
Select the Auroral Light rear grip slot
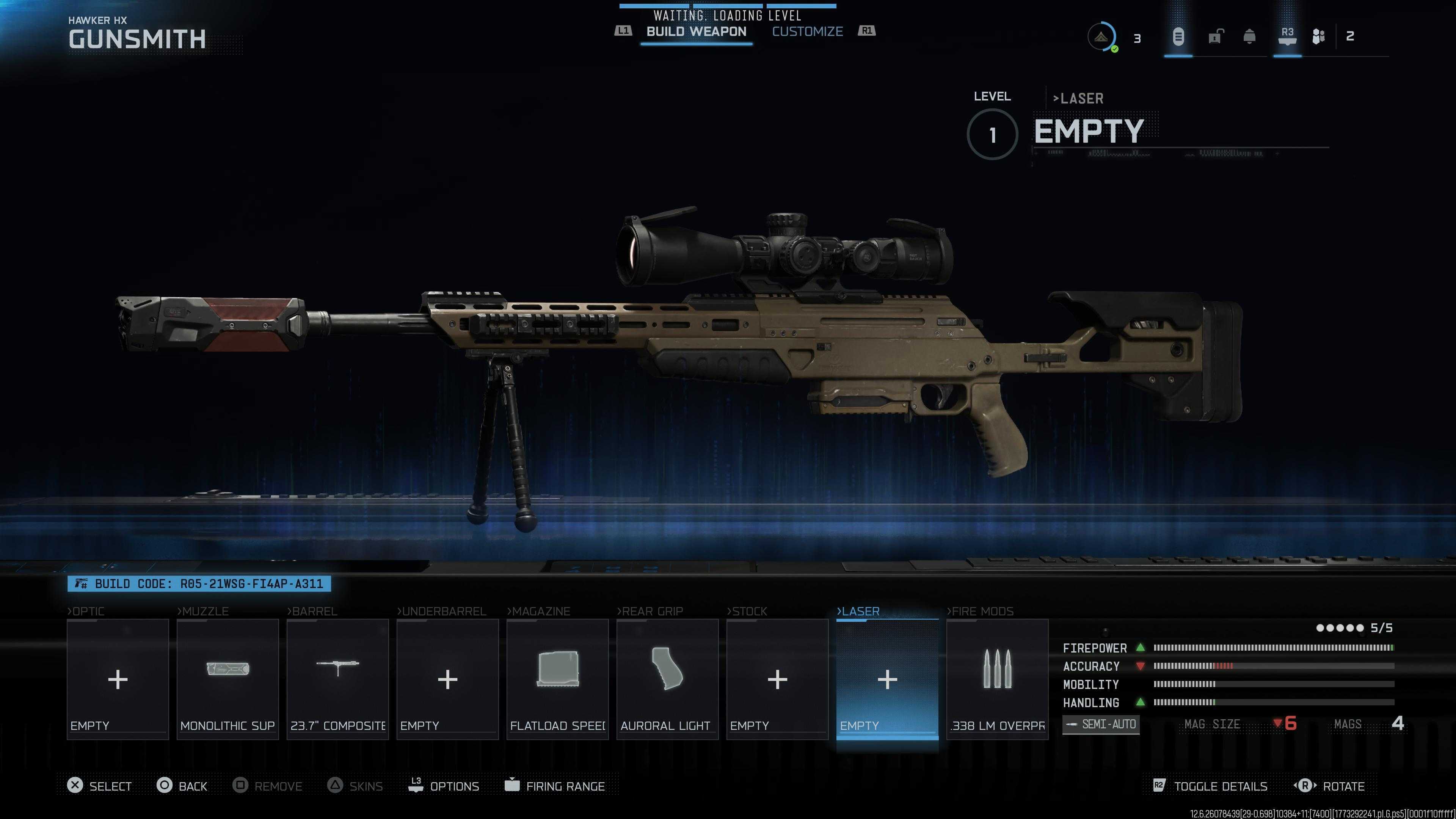667,679
